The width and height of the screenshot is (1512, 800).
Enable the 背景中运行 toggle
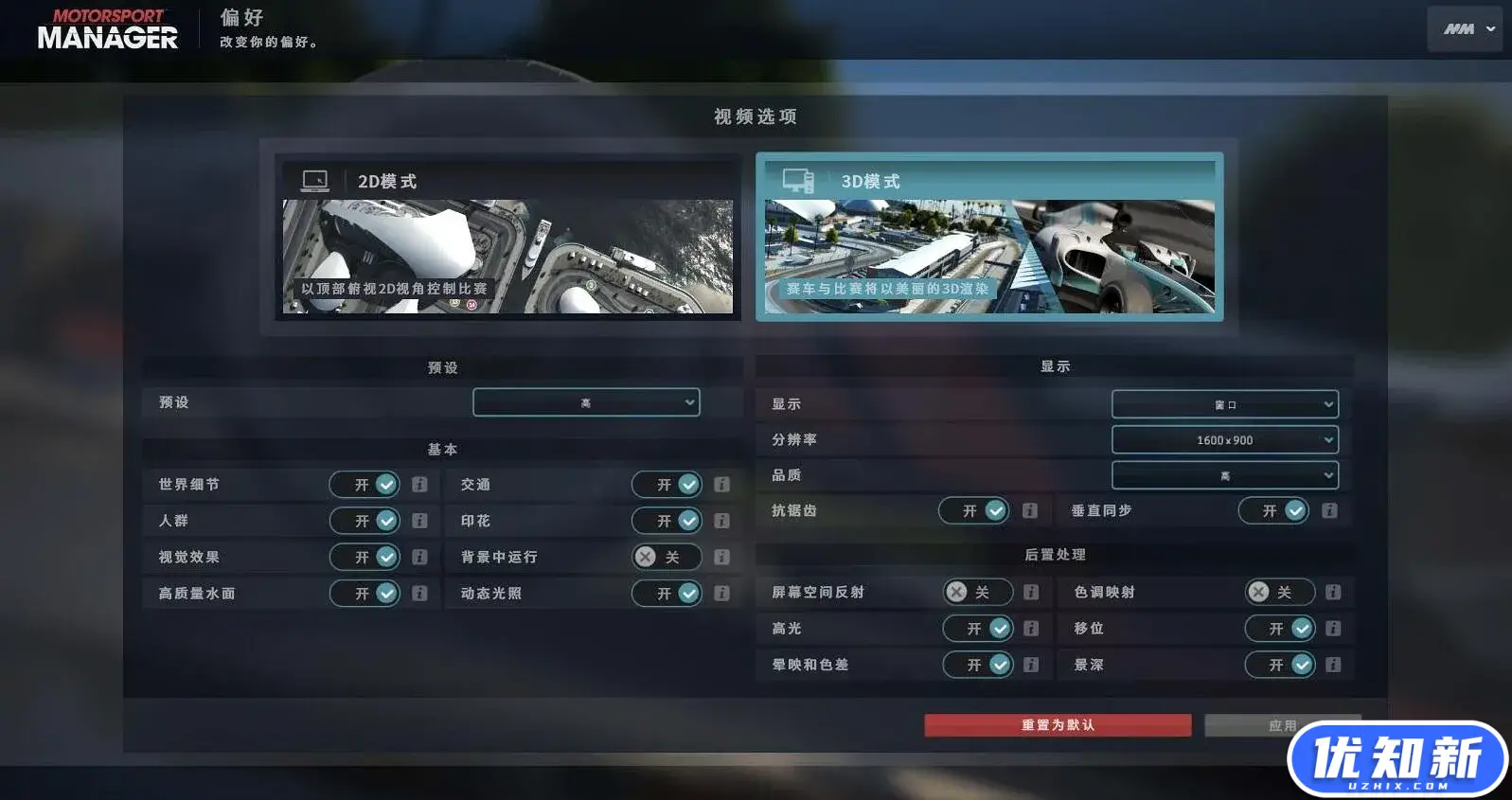tap(667, 557)
